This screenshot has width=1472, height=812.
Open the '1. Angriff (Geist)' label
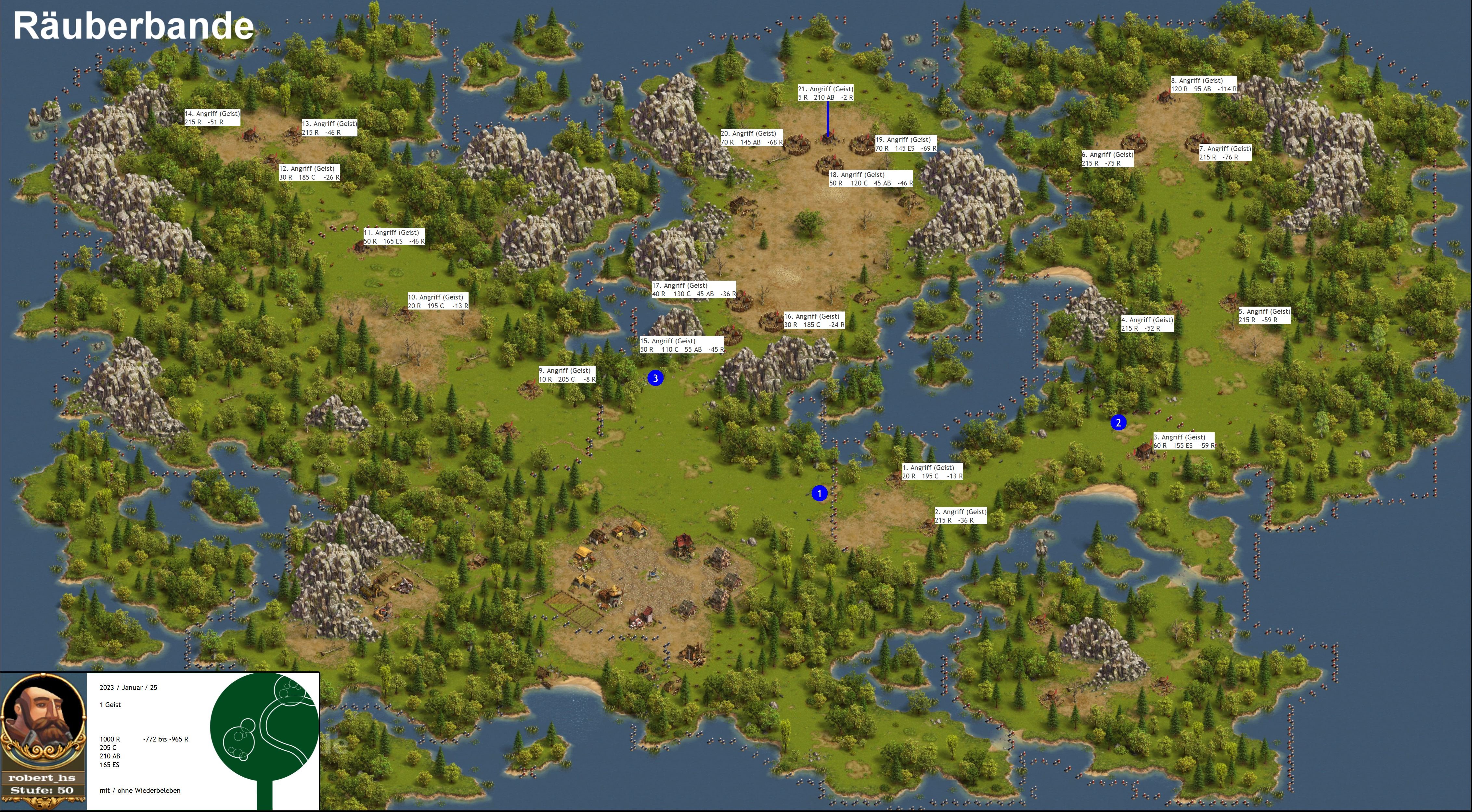tap(933, 472)
